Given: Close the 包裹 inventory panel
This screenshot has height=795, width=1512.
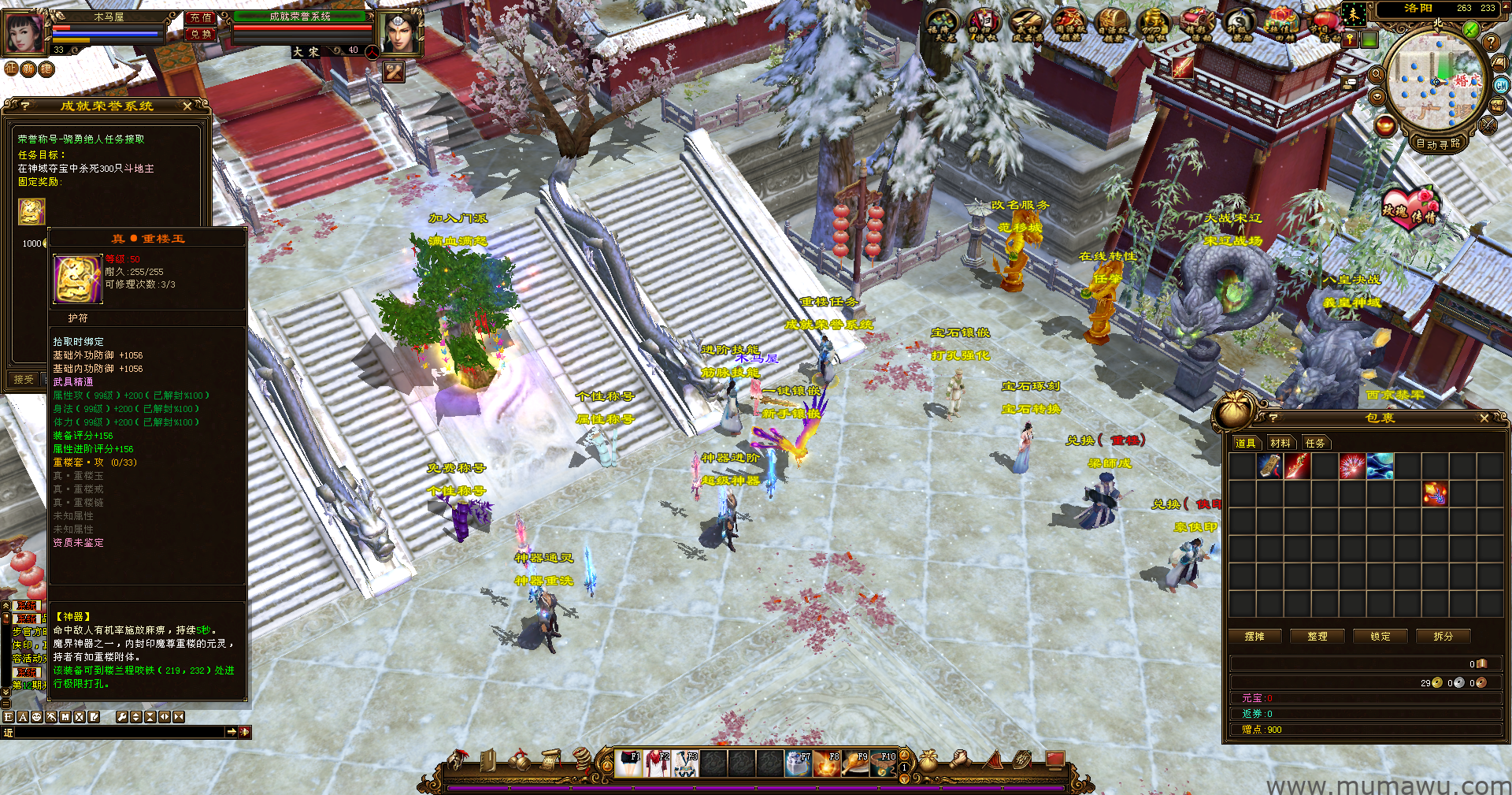Looking at the screenshot, I should pyautogui.click(x=1484, y=418).
